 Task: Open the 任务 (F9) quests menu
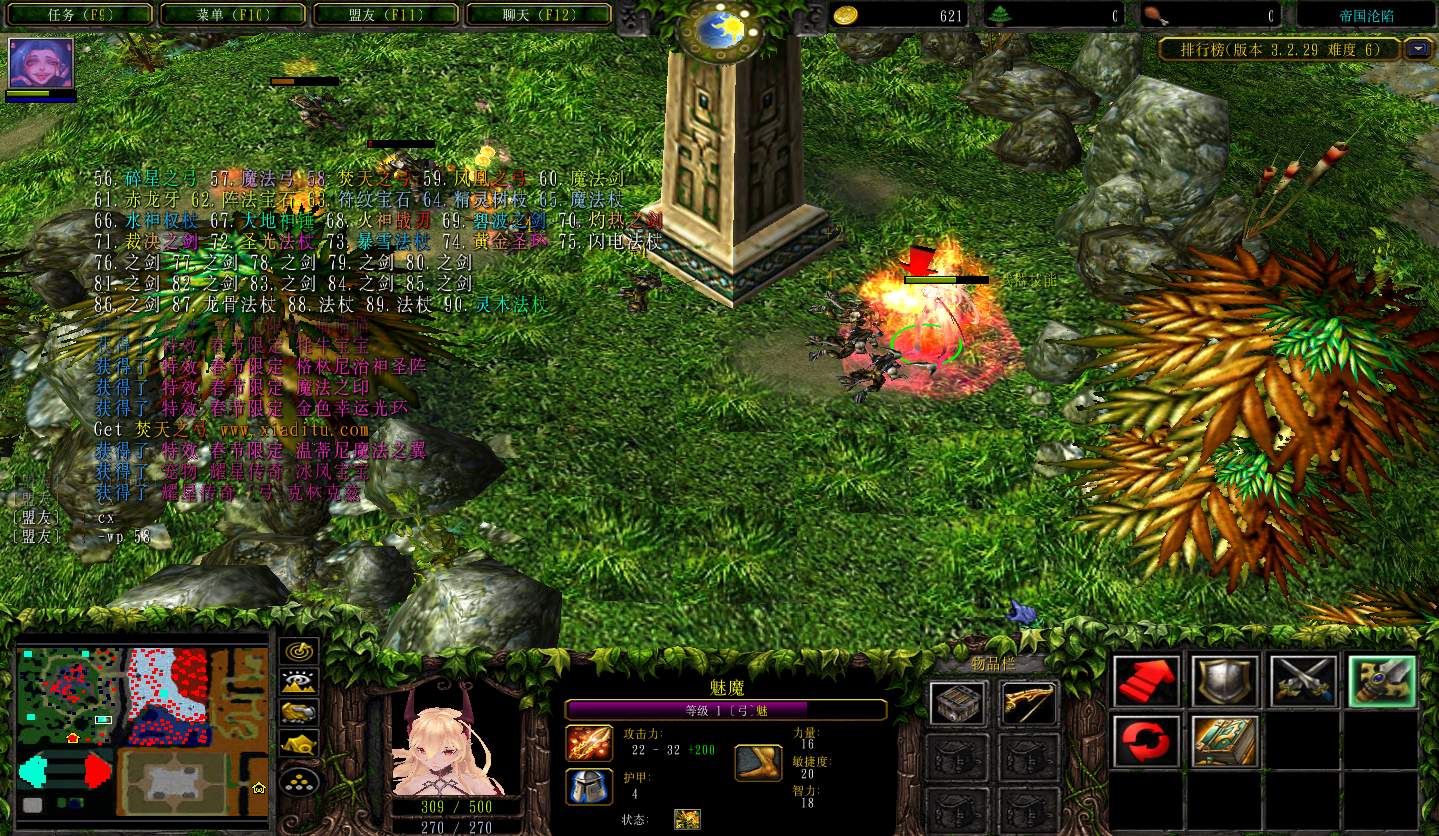pyautogui.click(x=80, y=15)
